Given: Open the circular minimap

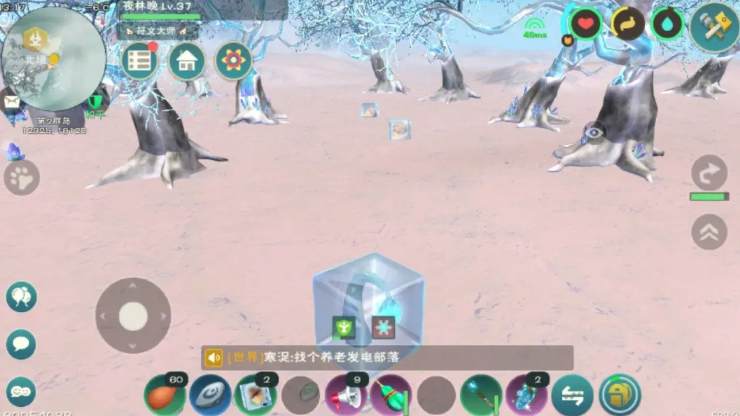Looking at the screenshot, I should pyautogui.click(x=53, y=58).
